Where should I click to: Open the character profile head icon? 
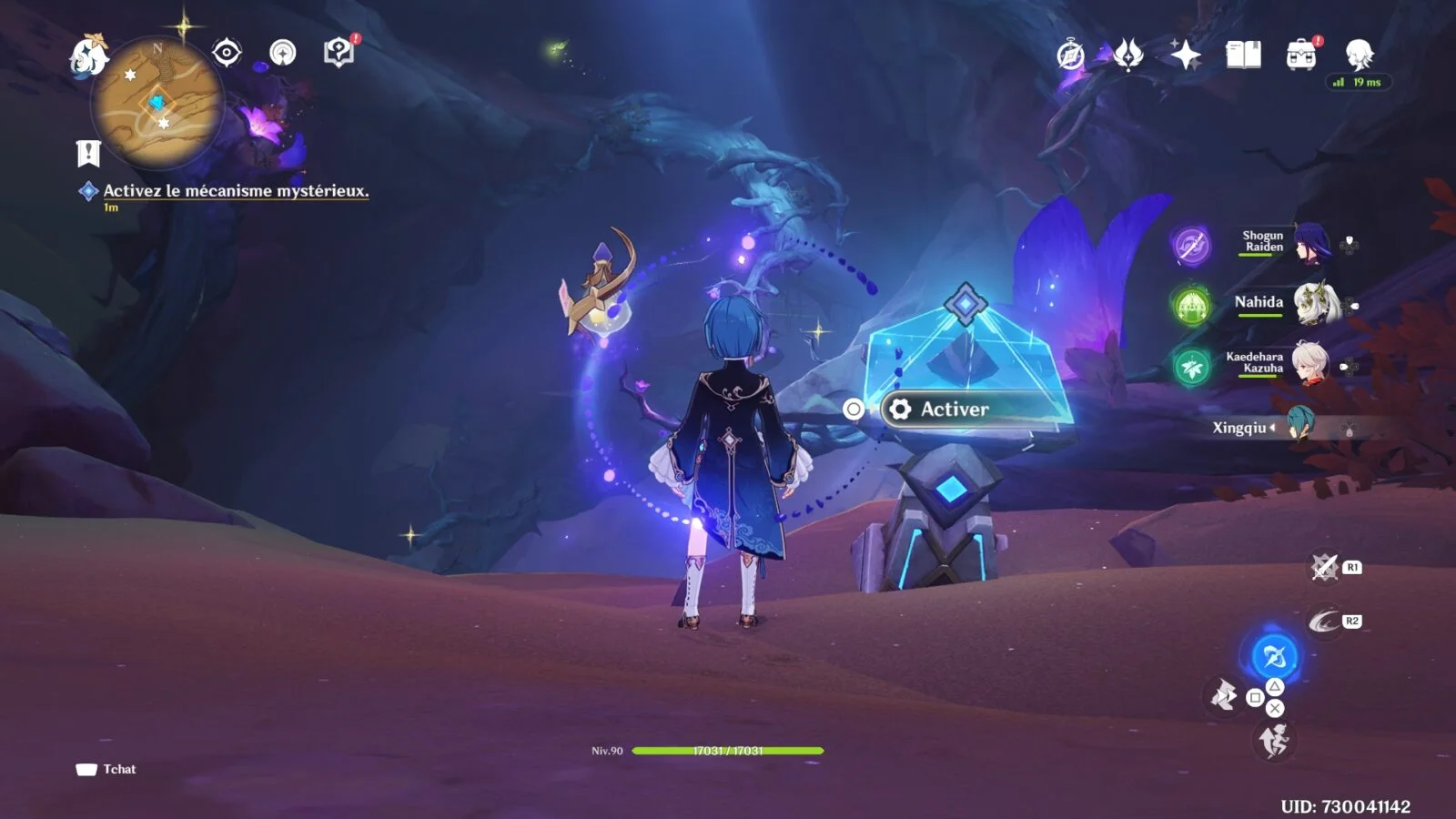tap(1359, 55)
